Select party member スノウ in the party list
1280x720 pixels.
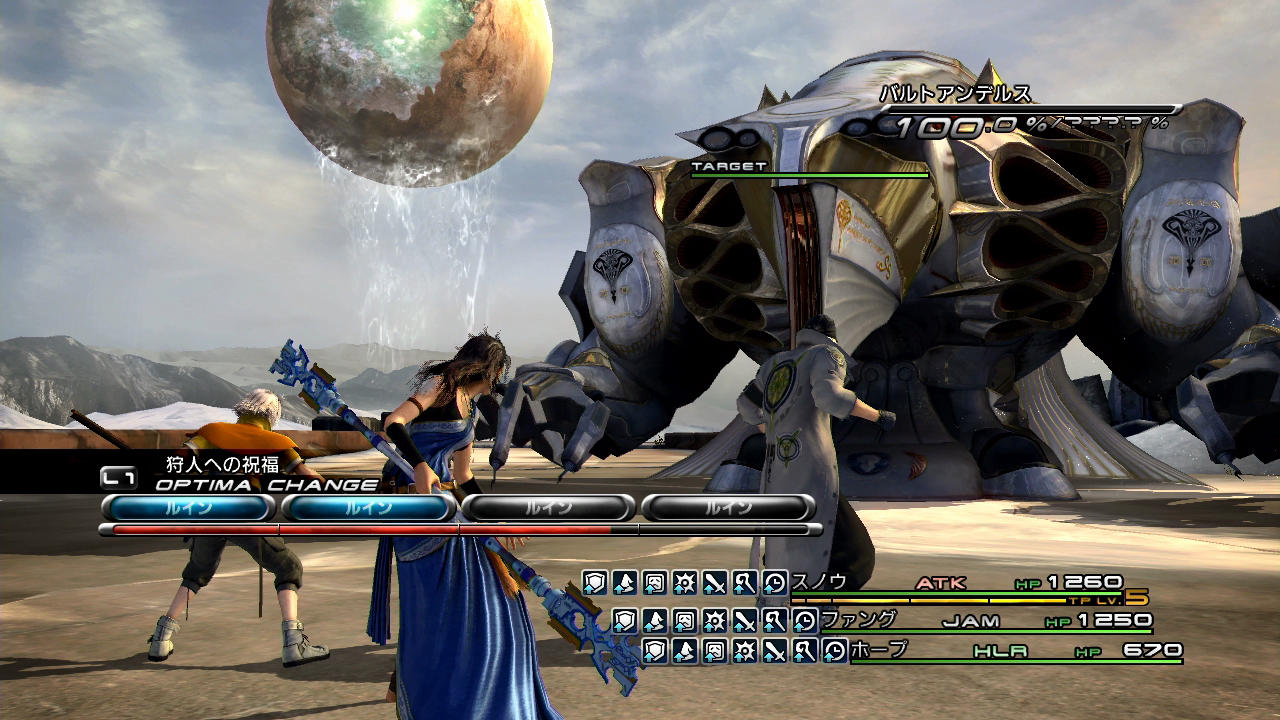[x=820, y=582]
